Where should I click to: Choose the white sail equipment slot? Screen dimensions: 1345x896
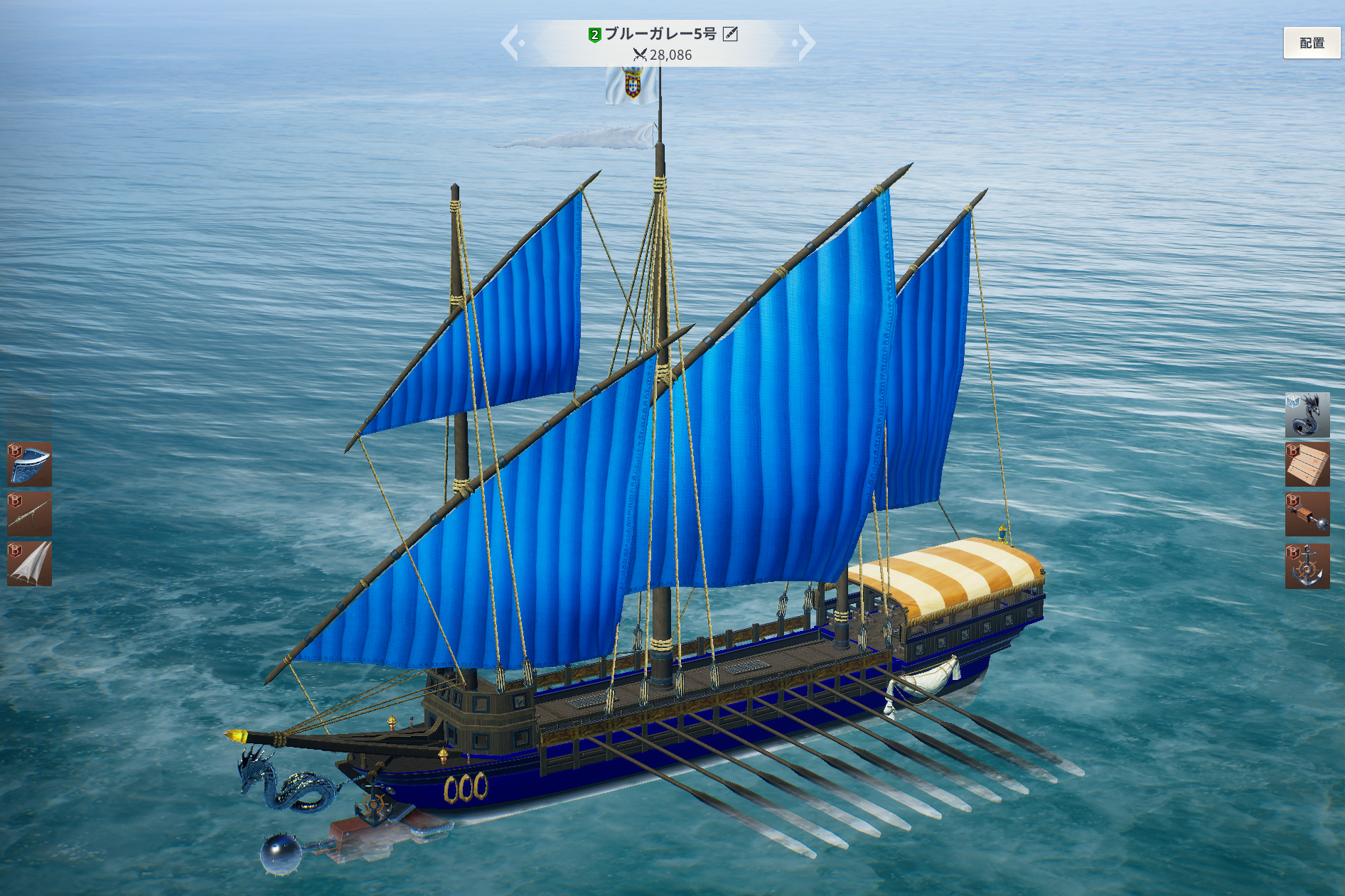tap(29, 564)
